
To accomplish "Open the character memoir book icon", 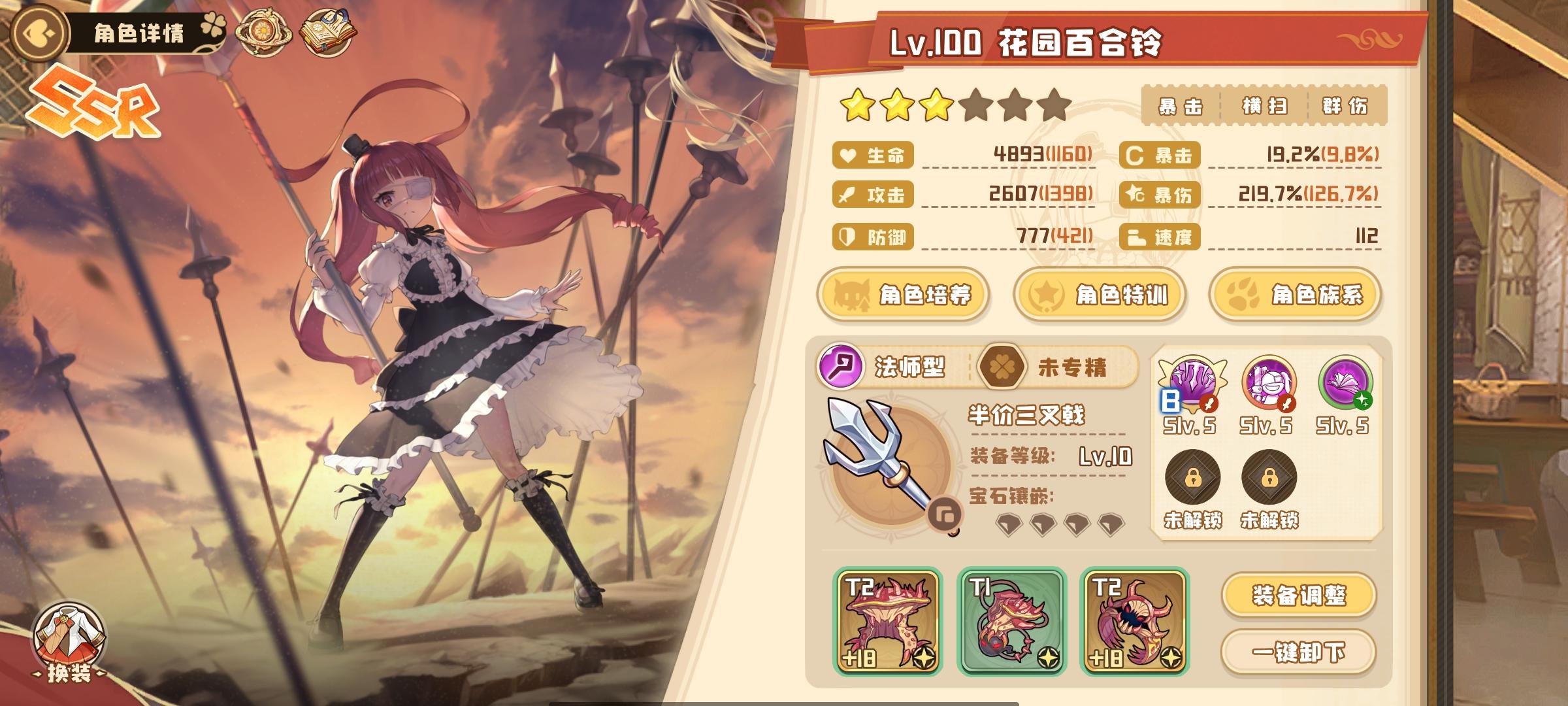I will click(329, 31).
